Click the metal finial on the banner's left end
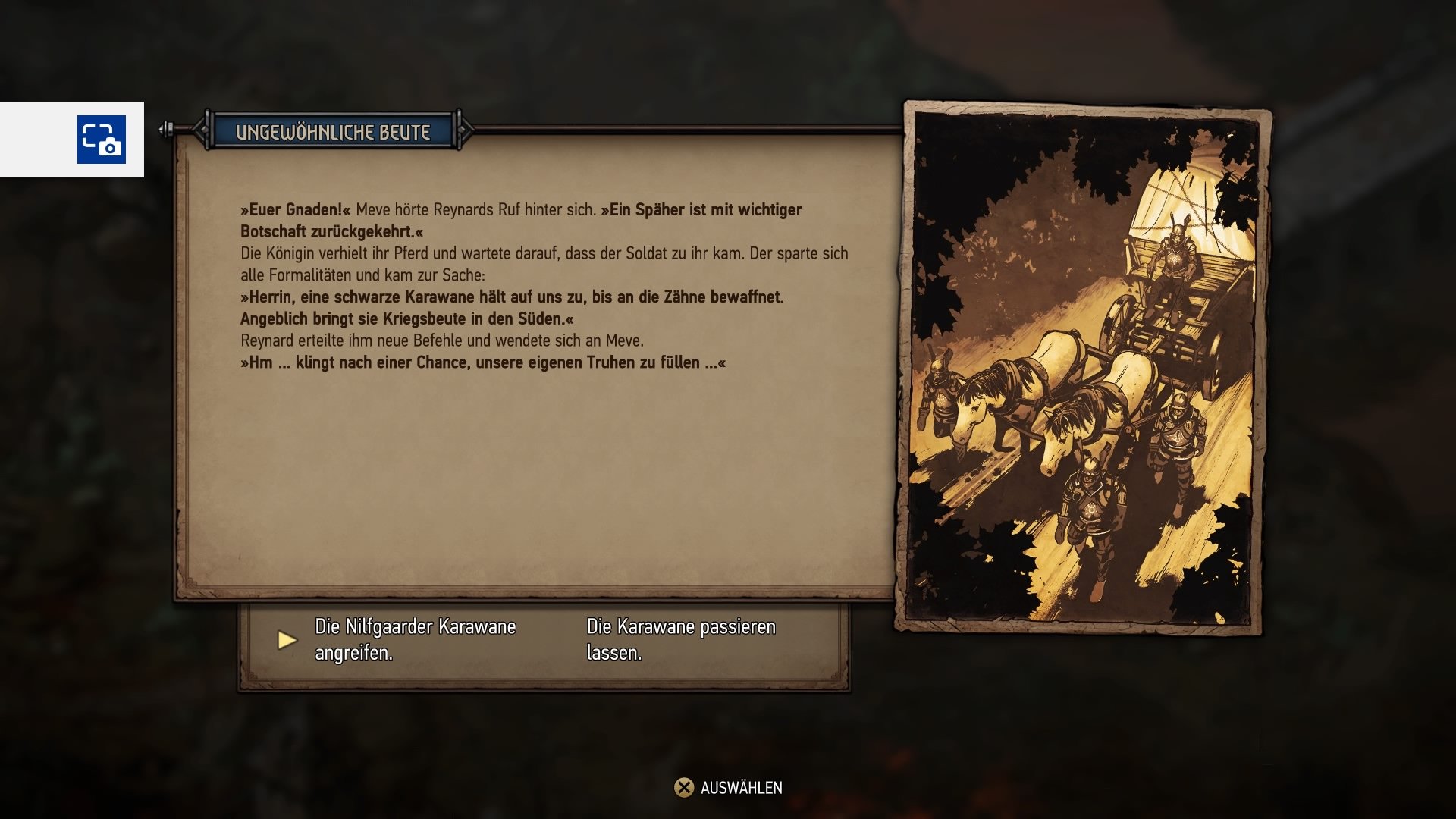This screenshot has height=819, width=1456. pos(165,130)
